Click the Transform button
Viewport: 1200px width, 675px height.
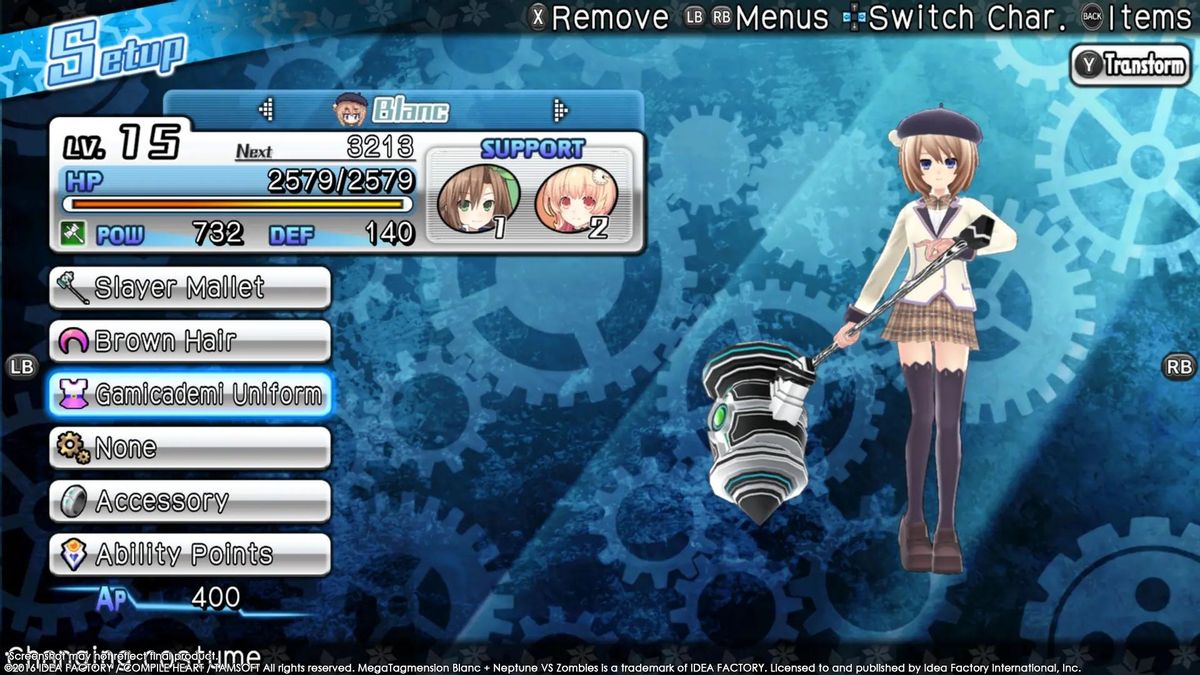pyautogui.click(x=1131, y=66)
